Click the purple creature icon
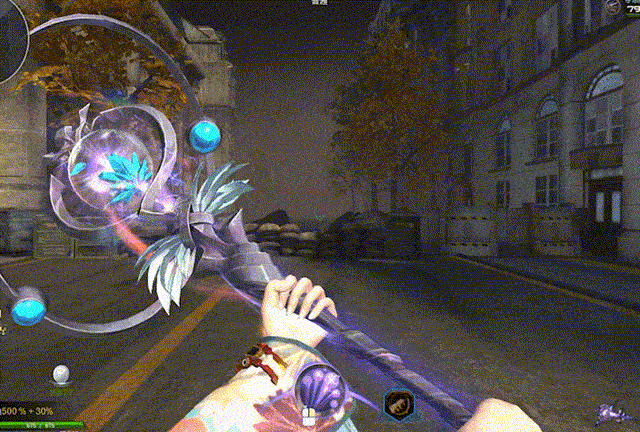The width and height of the screenshot is (640, 432). [x=610, y=412]
